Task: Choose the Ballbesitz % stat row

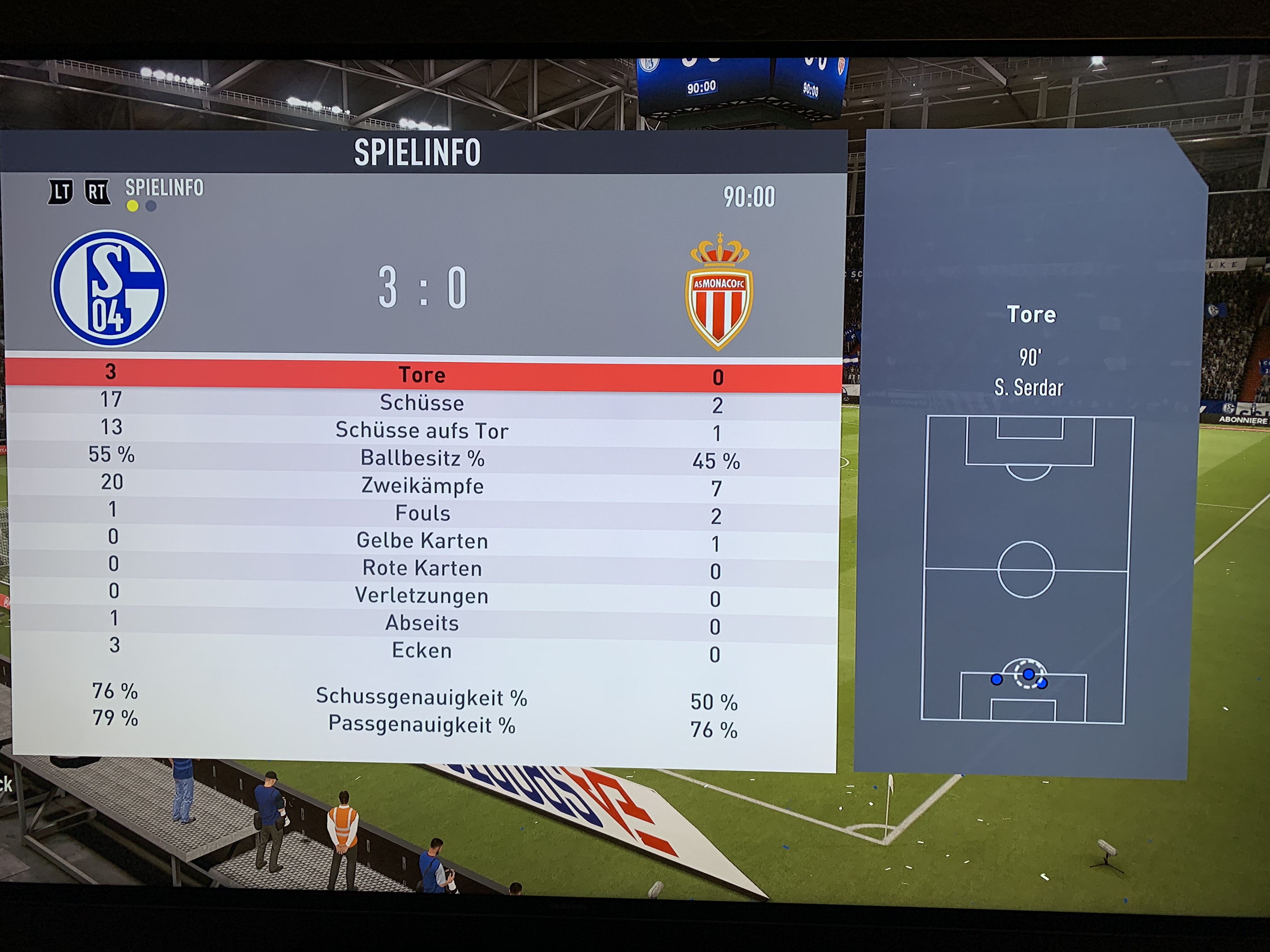Action: (422, 458)
